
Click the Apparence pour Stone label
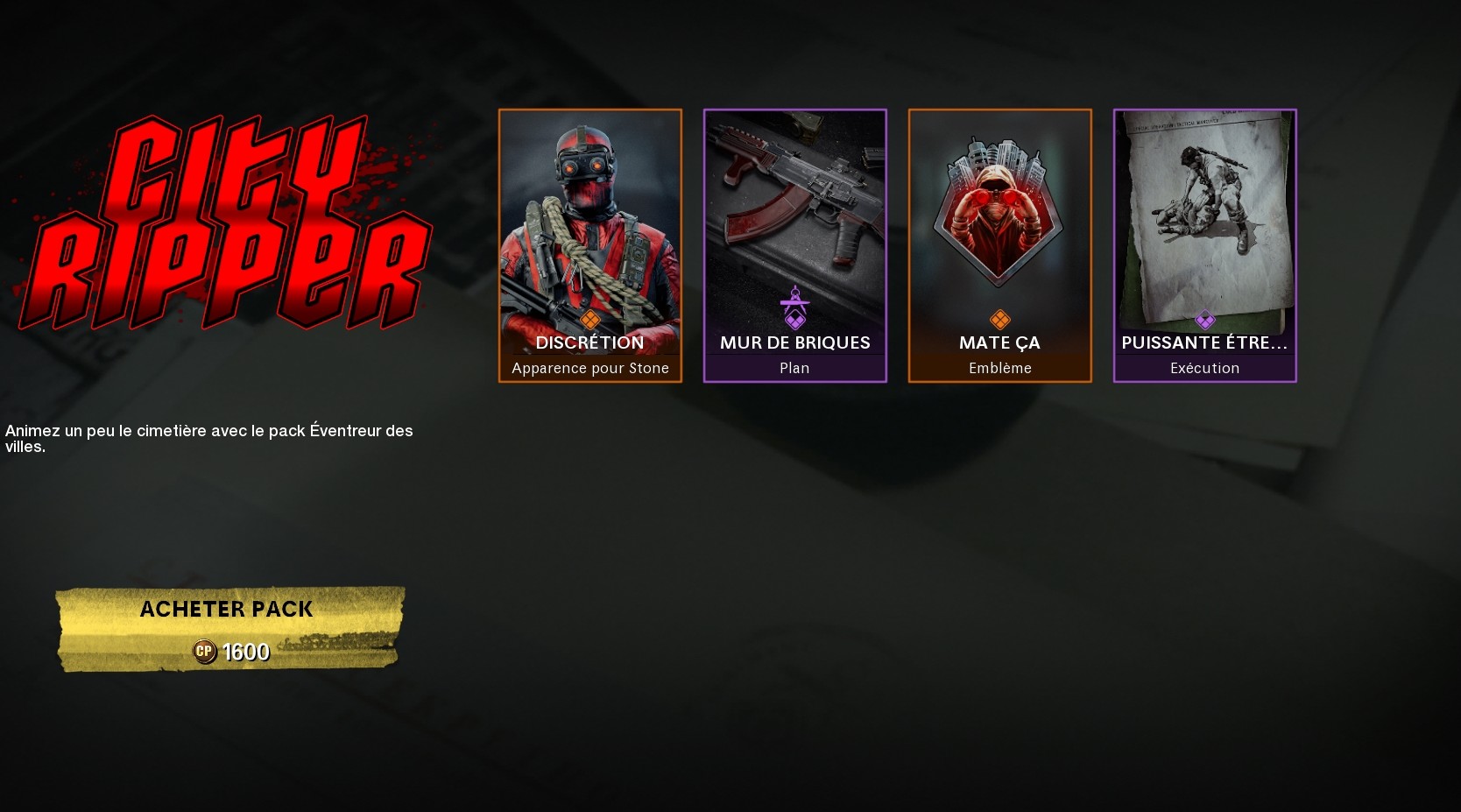click(590, 368)
